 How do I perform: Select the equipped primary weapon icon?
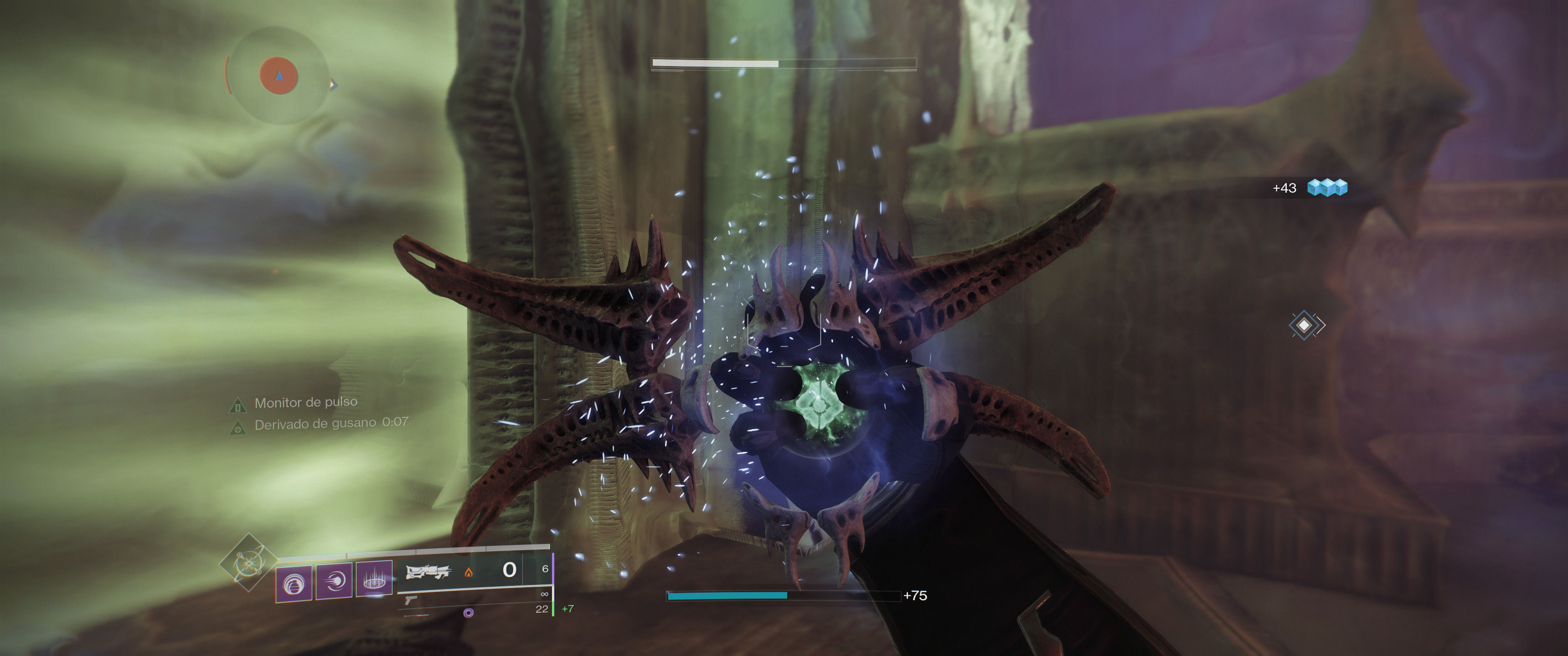pos(428,571)
